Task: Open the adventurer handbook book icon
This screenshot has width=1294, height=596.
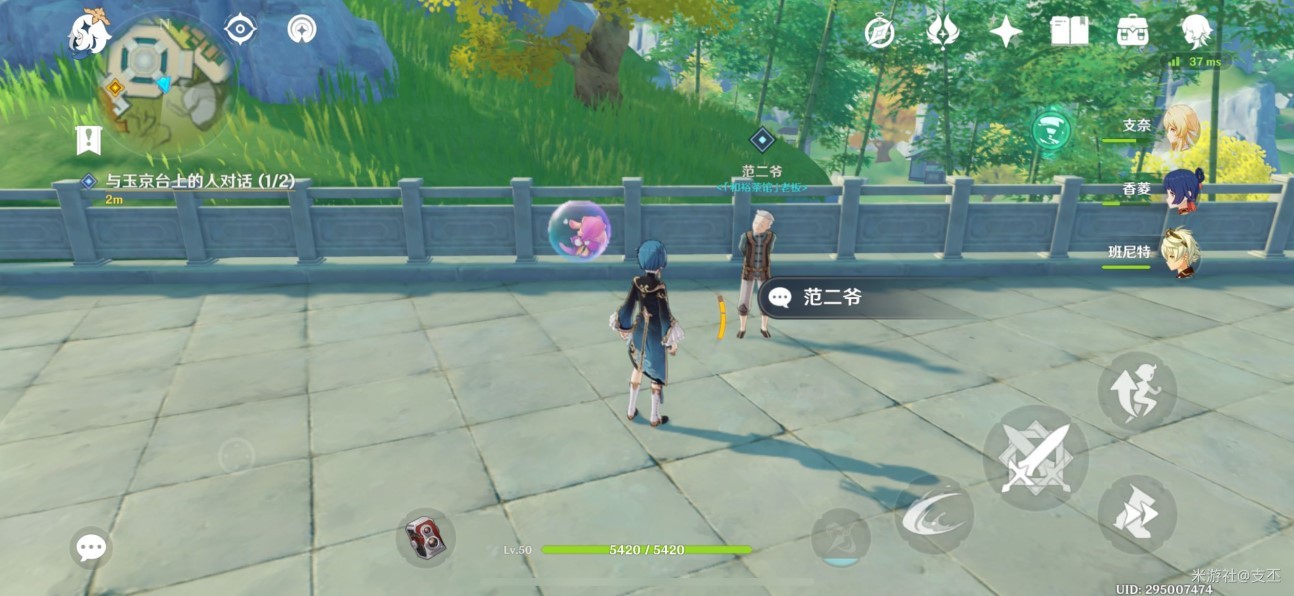Action: point(1069,32)
